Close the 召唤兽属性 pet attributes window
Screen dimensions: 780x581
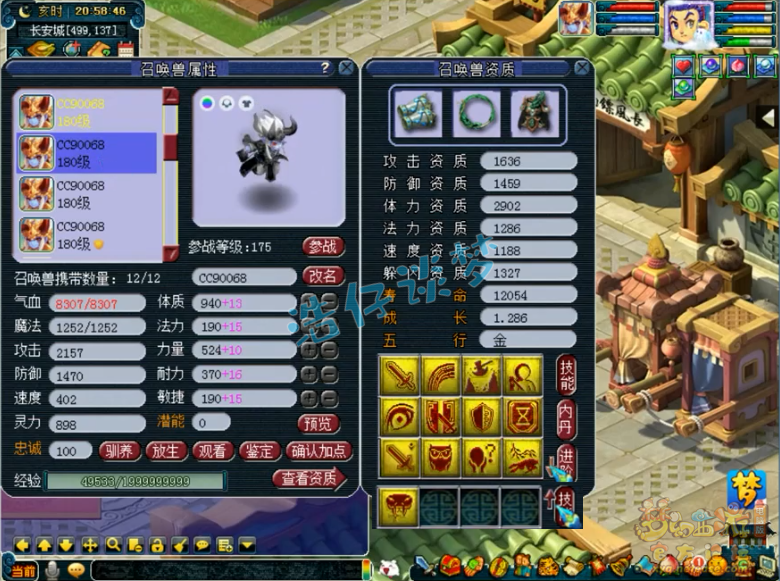[346, 68]
